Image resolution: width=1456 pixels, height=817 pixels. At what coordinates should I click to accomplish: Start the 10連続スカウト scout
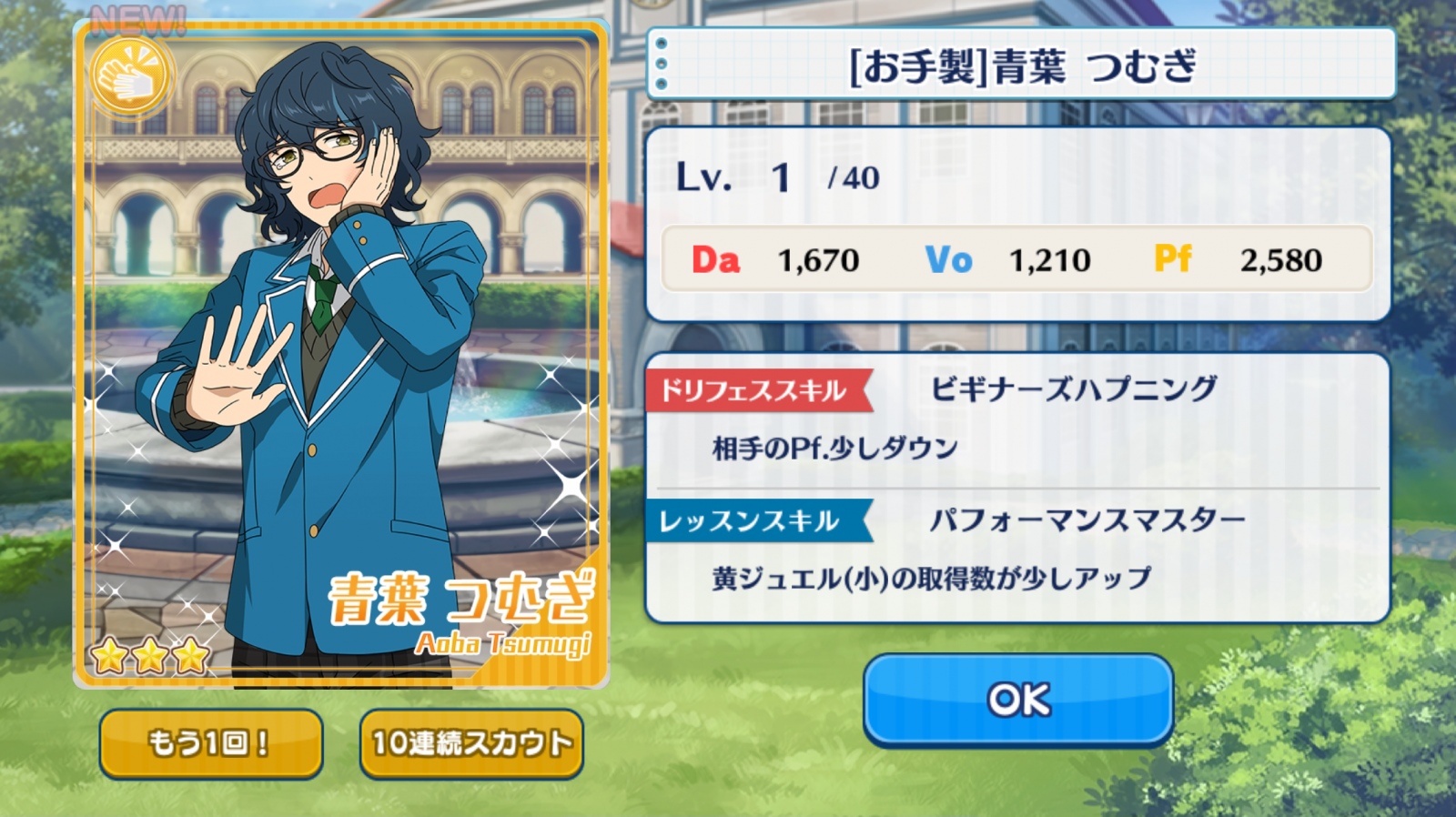[x=471, y=743]
